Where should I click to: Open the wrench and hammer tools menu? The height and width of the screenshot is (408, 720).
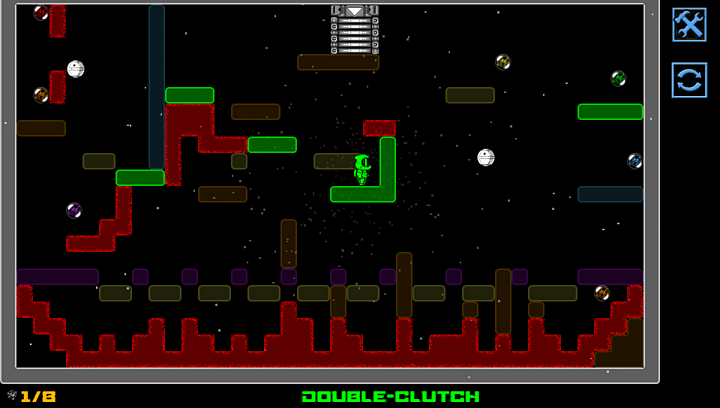[689, 25]
